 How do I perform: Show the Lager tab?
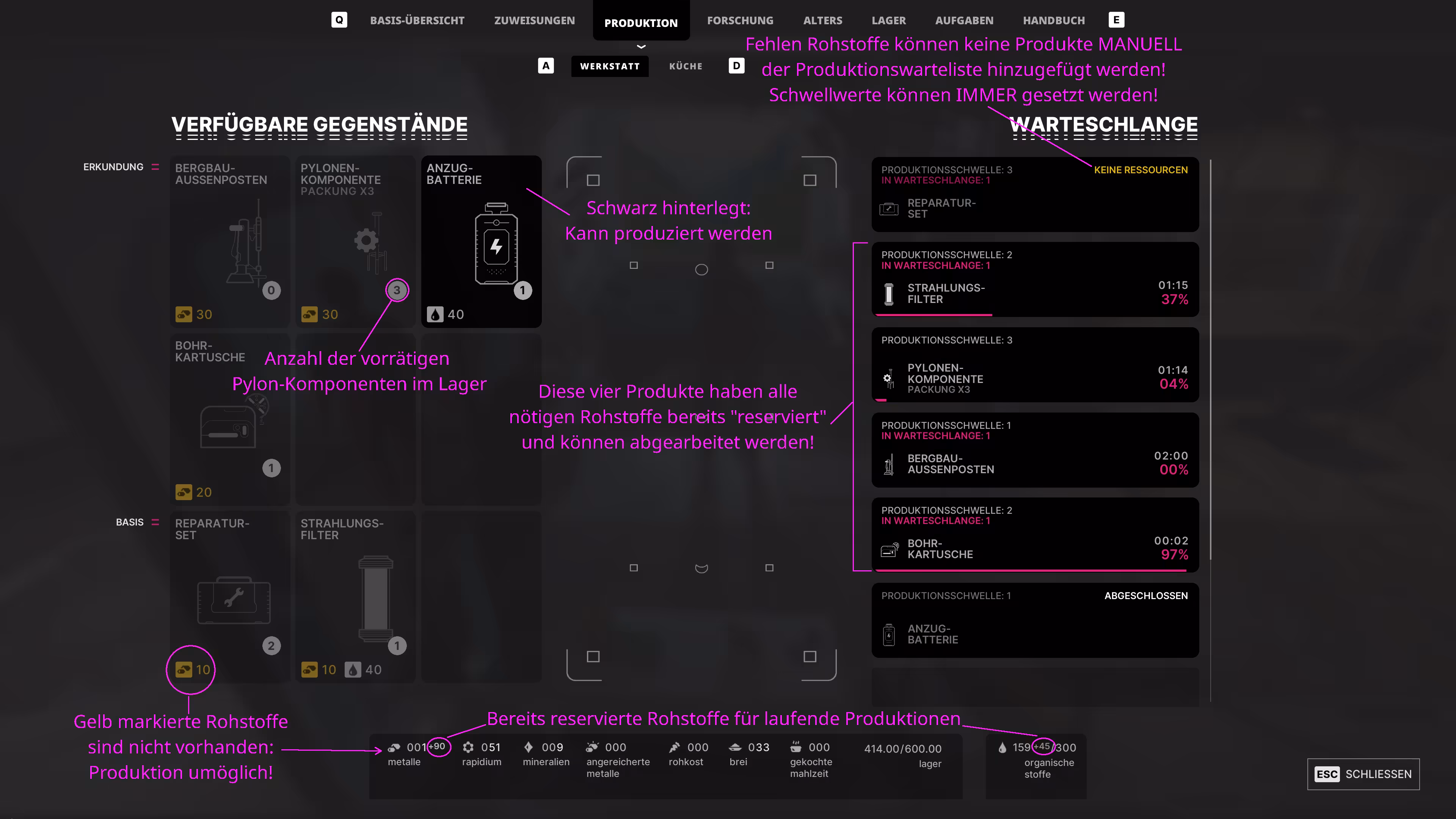coord(888,20)
